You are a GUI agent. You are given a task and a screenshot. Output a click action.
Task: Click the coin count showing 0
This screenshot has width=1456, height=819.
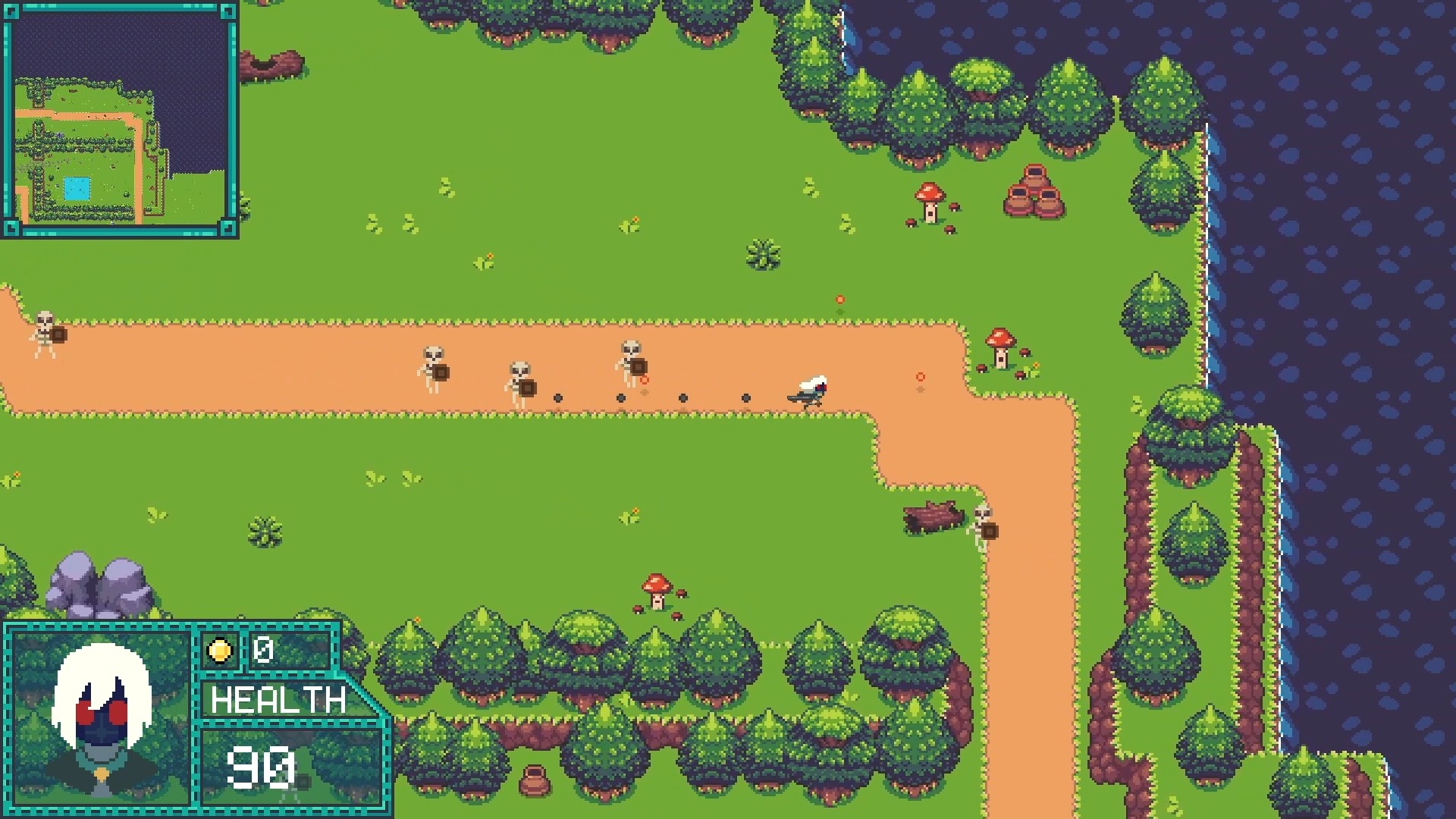point(262,650)
